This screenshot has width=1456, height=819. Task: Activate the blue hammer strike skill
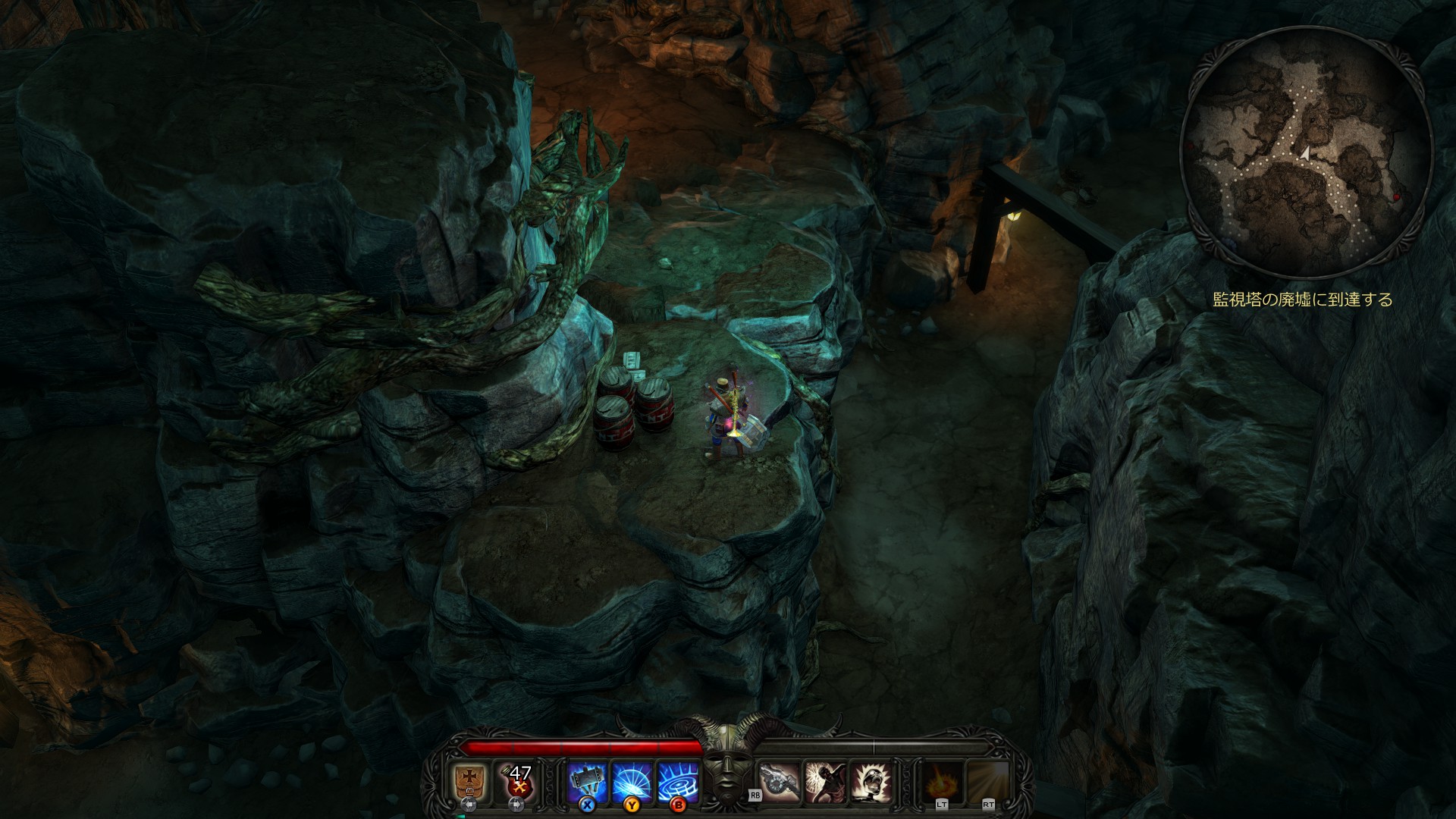coord(586,781)
